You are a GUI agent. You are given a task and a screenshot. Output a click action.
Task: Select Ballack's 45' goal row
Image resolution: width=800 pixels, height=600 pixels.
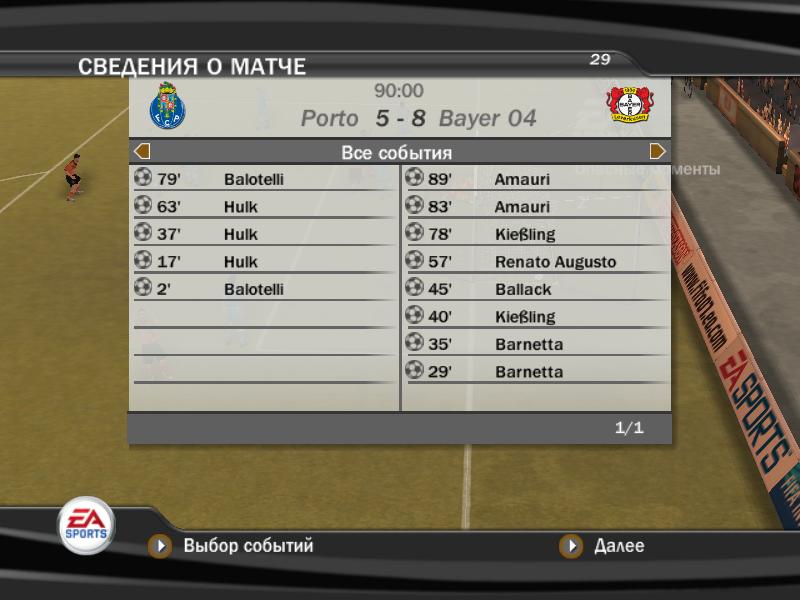tap(535, 289)
